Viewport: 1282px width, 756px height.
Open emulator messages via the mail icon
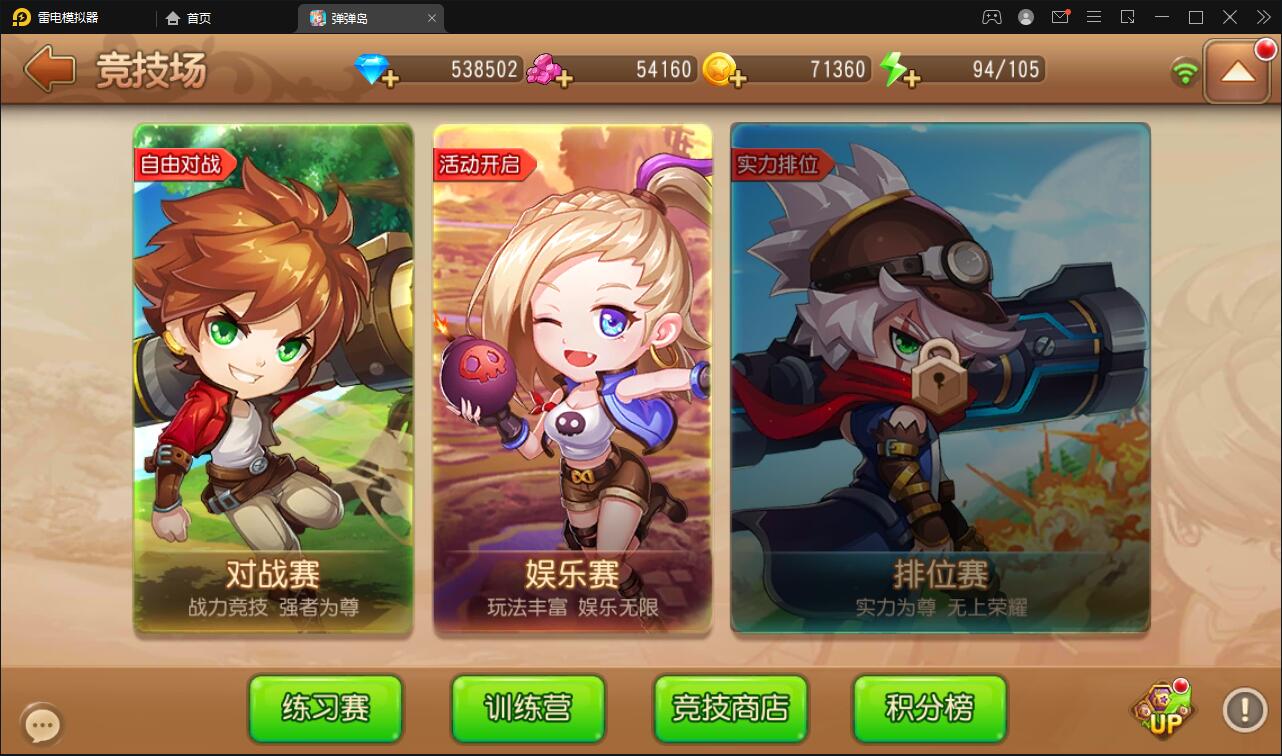1060,17
